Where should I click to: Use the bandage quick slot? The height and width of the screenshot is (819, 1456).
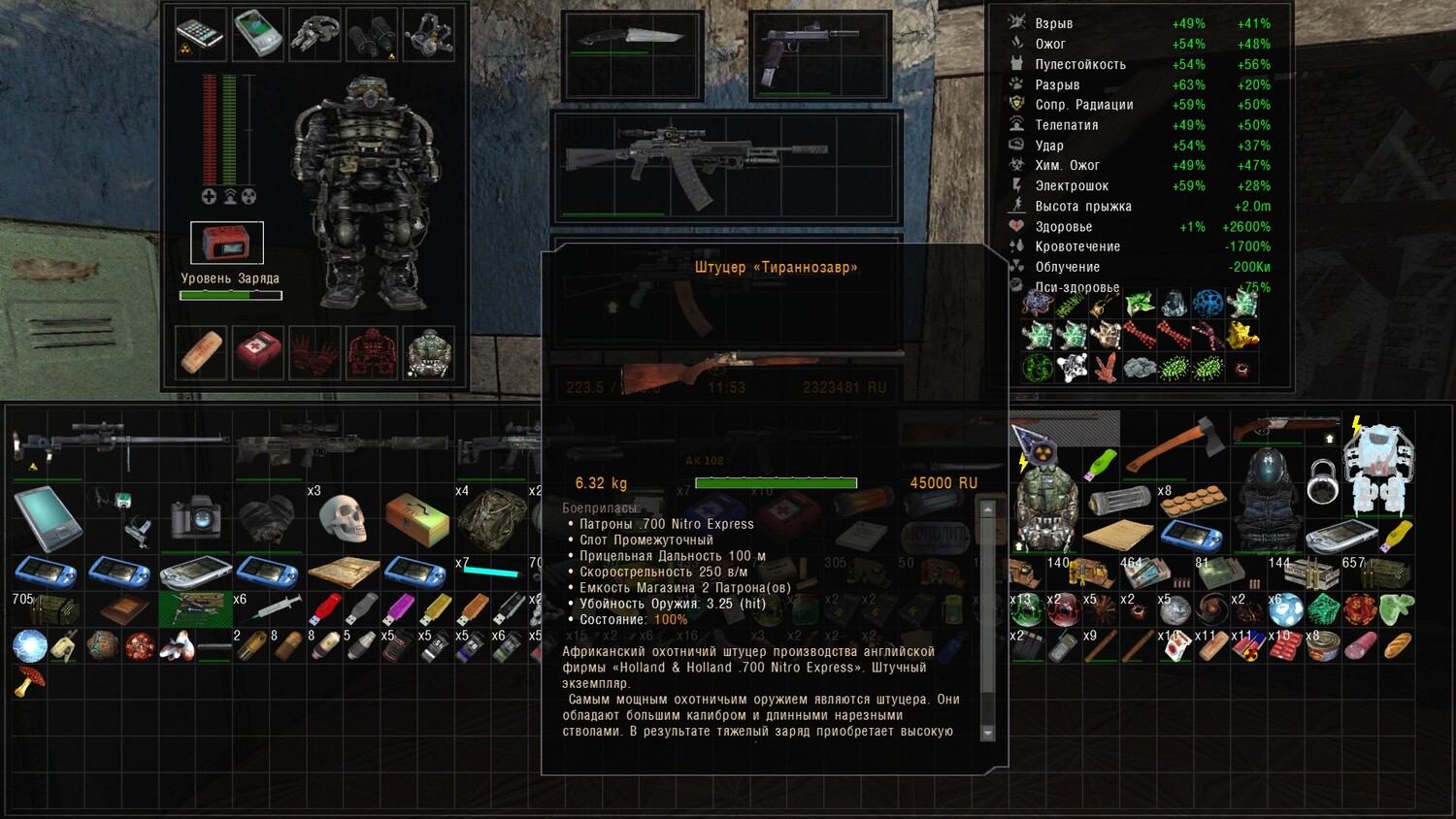click(201, 351)
